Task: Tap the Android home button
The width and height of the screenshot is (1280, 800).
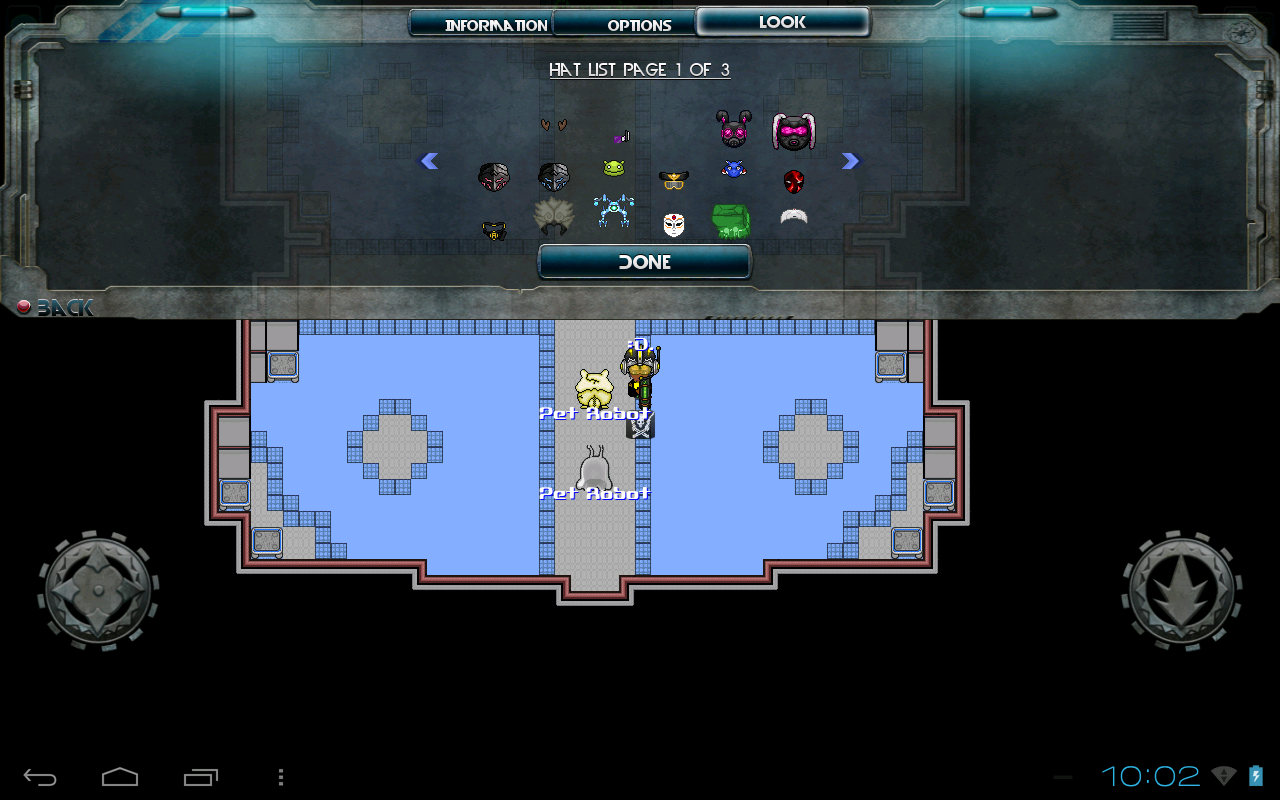Action: click(120, 777)
